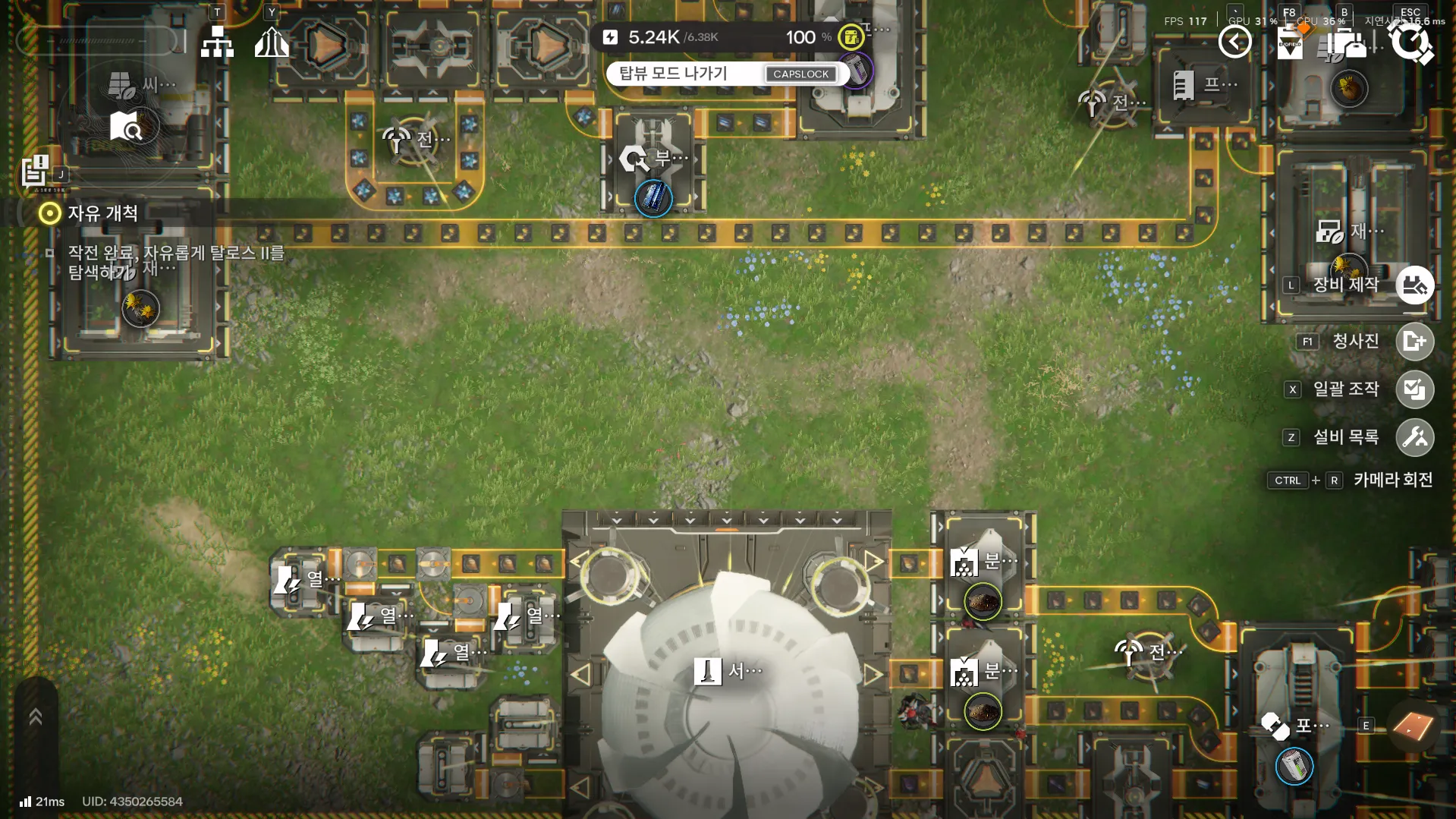Open the main menu ring icon
The image size is (1456, 819).
tap(1410, 42)
